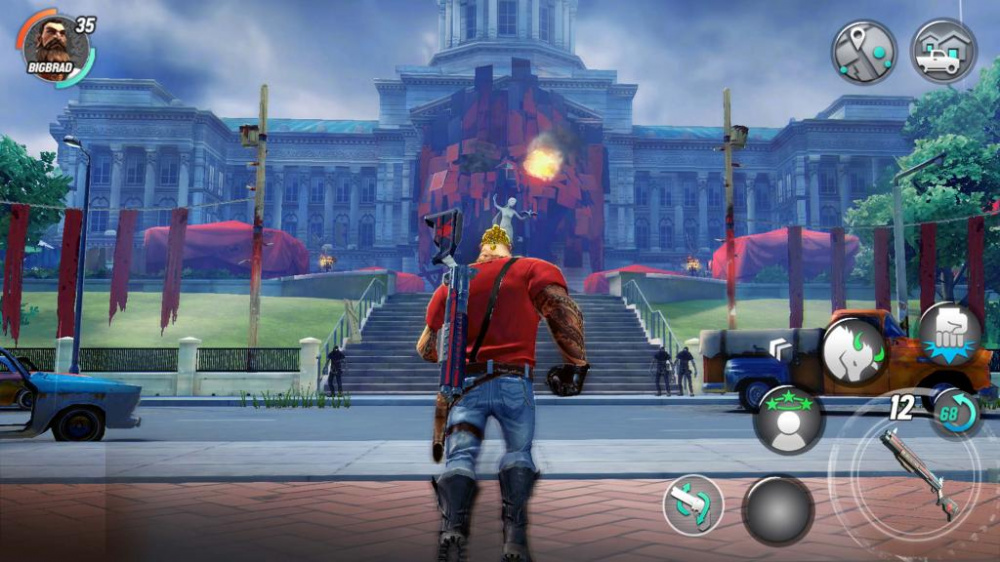
Task: Swap weapon with the gun cycle button
Action: point(693,504)
